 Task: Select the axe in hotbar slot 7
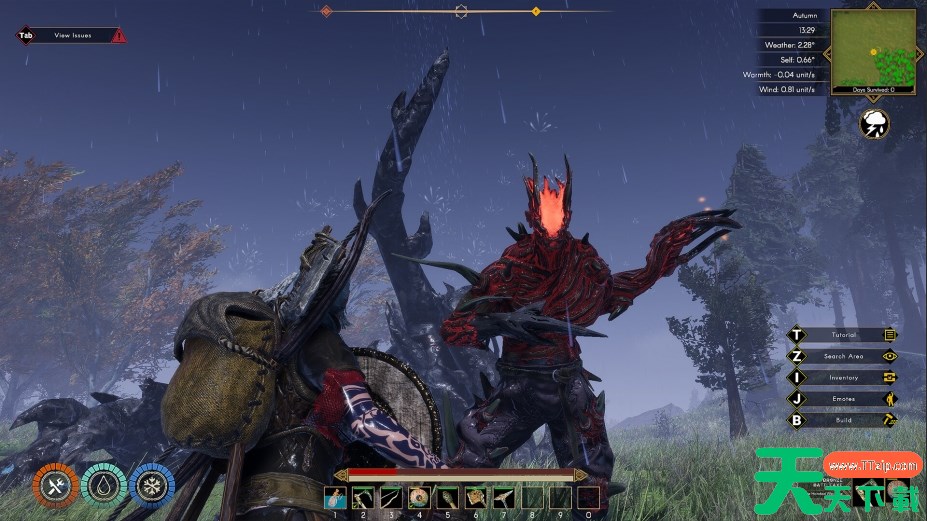[x=504, y=498]
